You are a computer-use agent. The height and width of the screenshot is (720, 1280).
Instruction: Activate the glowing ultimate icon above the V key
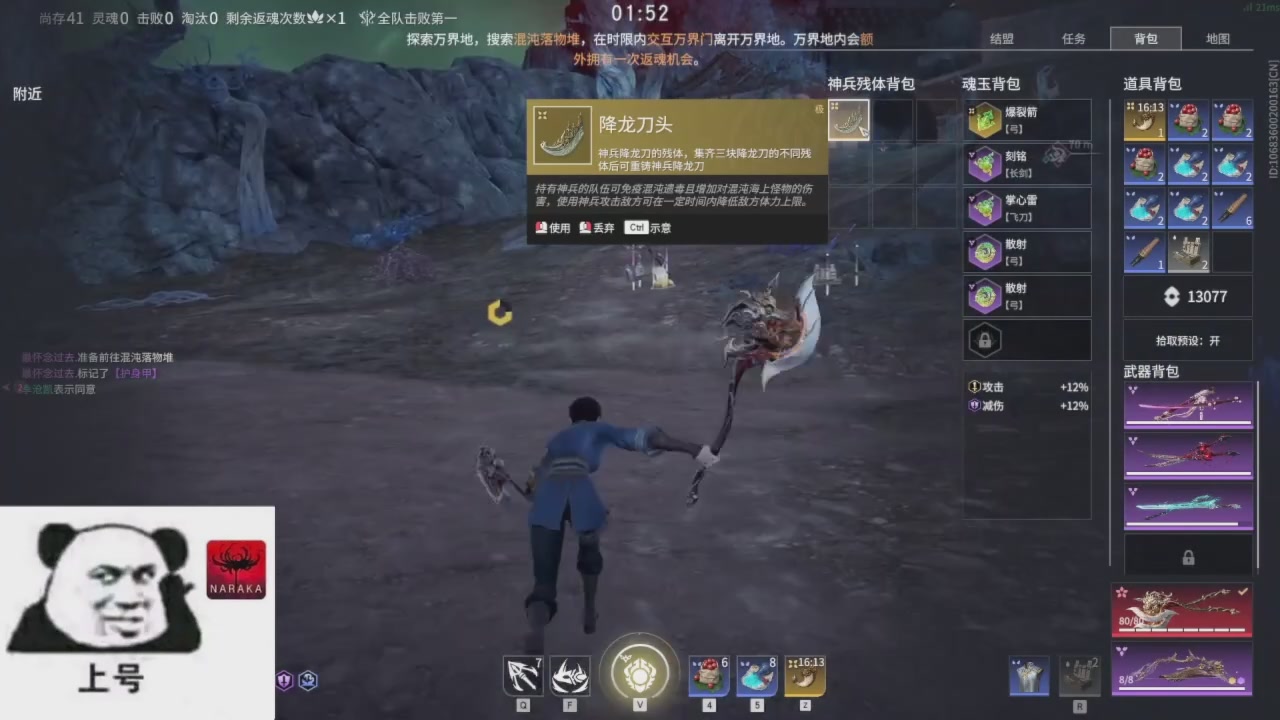[x=639, y=674]
